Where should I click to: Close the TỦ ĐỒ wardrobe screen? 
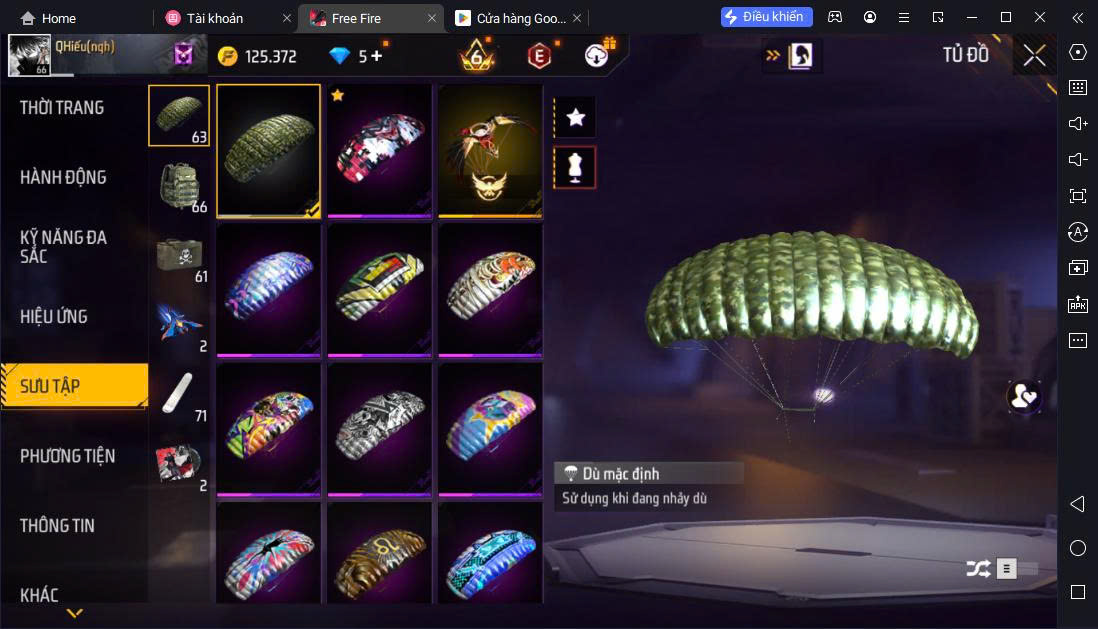pyautogui.click(x=1034, y=55)
